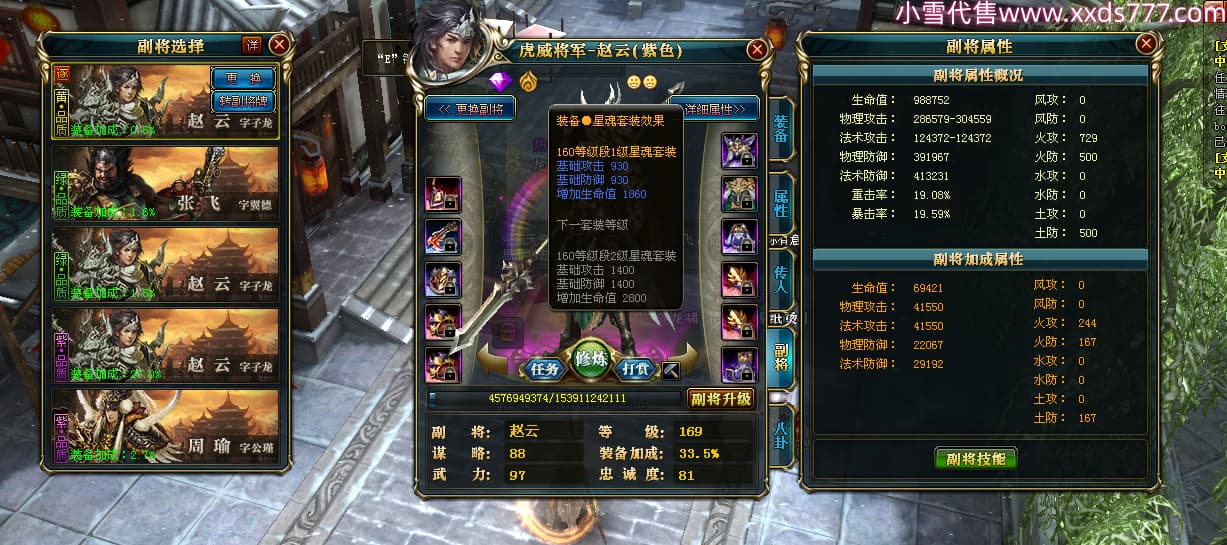This screenshot has width=1227, height=545.
Task: Click the 更换 swap button
Action: [243, 78]
